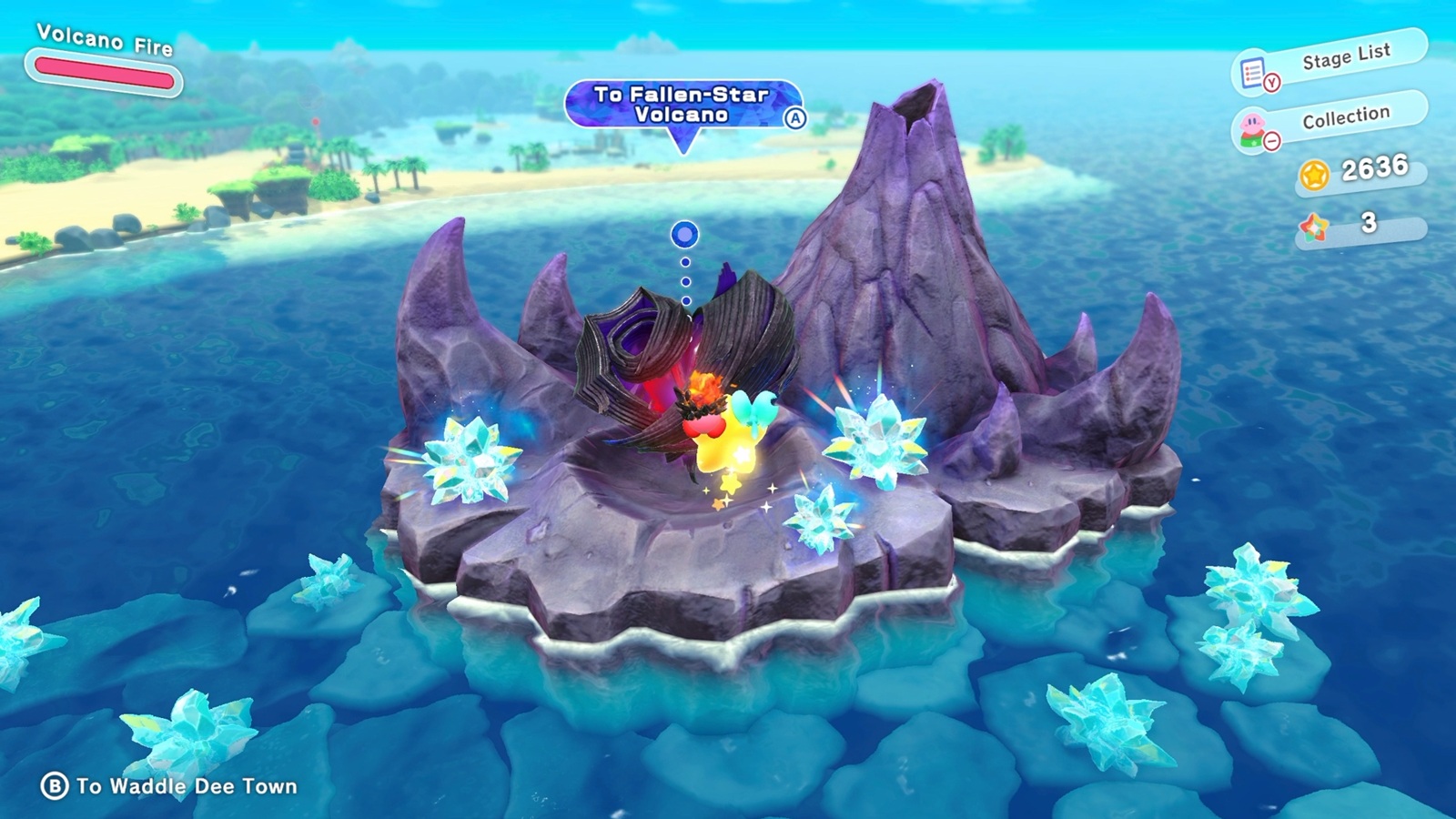The width and height of the screenshot is (1456, 819).
Task: Enter the To Fallen-Star Volcano stage
Action: click(x=683, y=106)
